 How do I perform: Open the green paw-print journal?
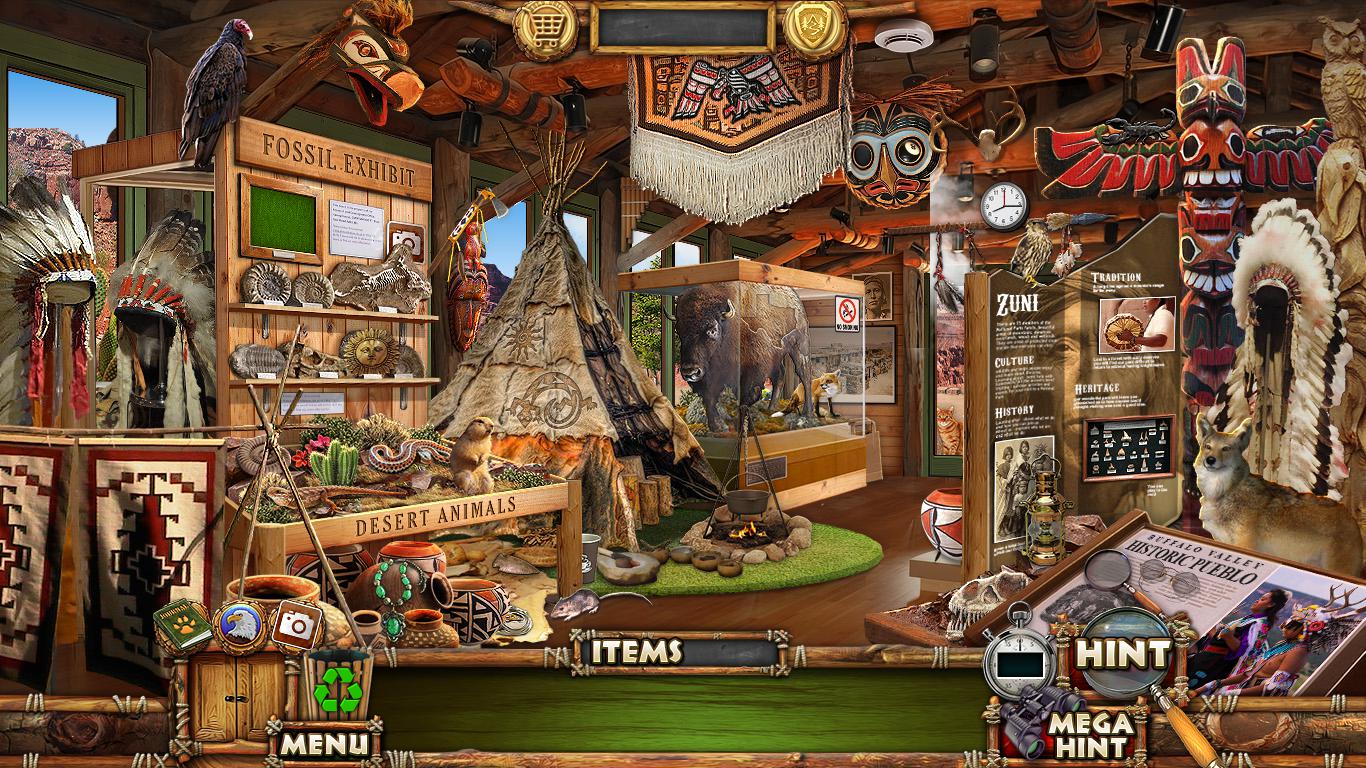[182, 626]
